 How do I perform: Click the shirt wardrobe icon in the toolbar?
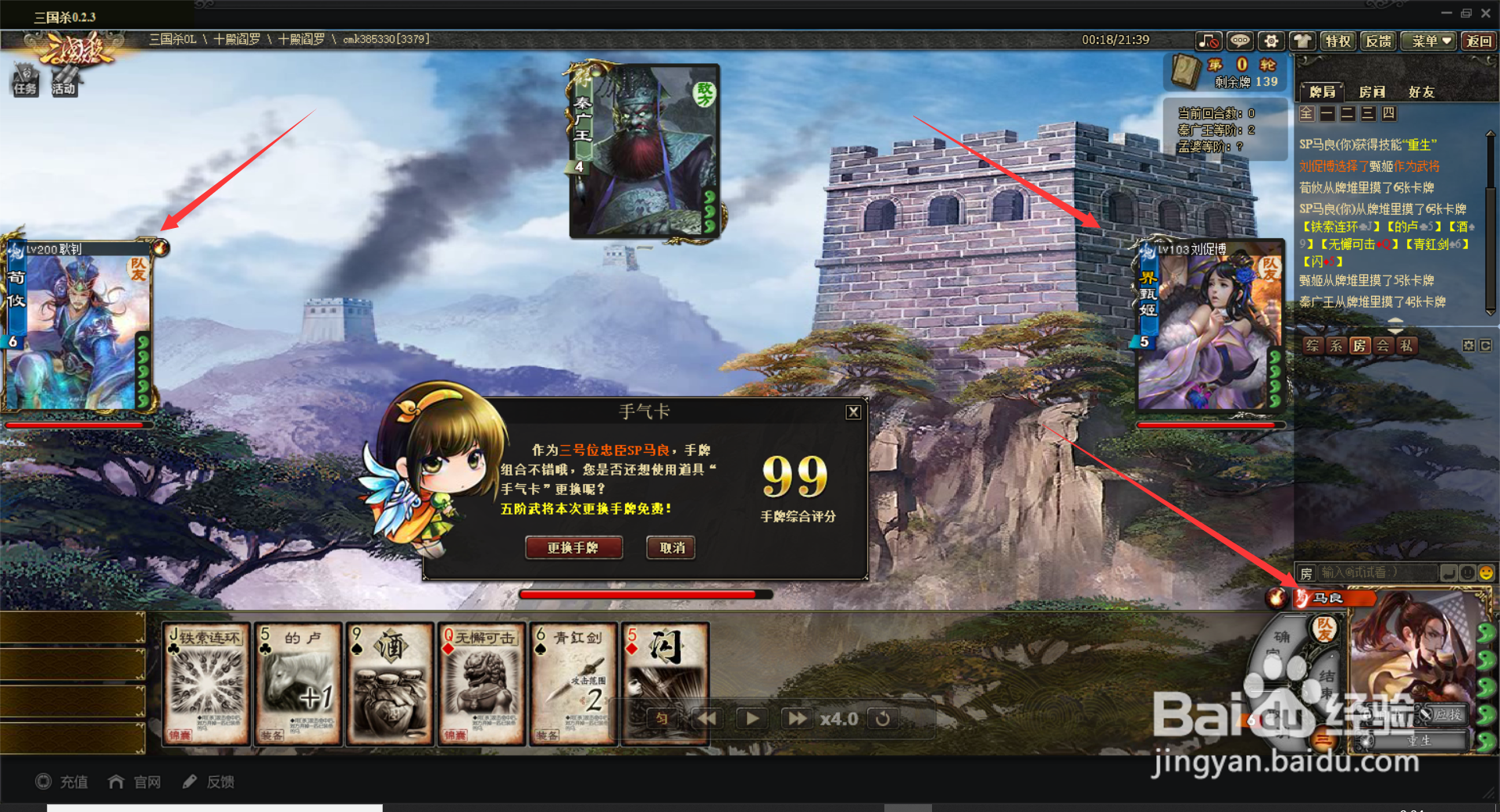click(1302, 41)
